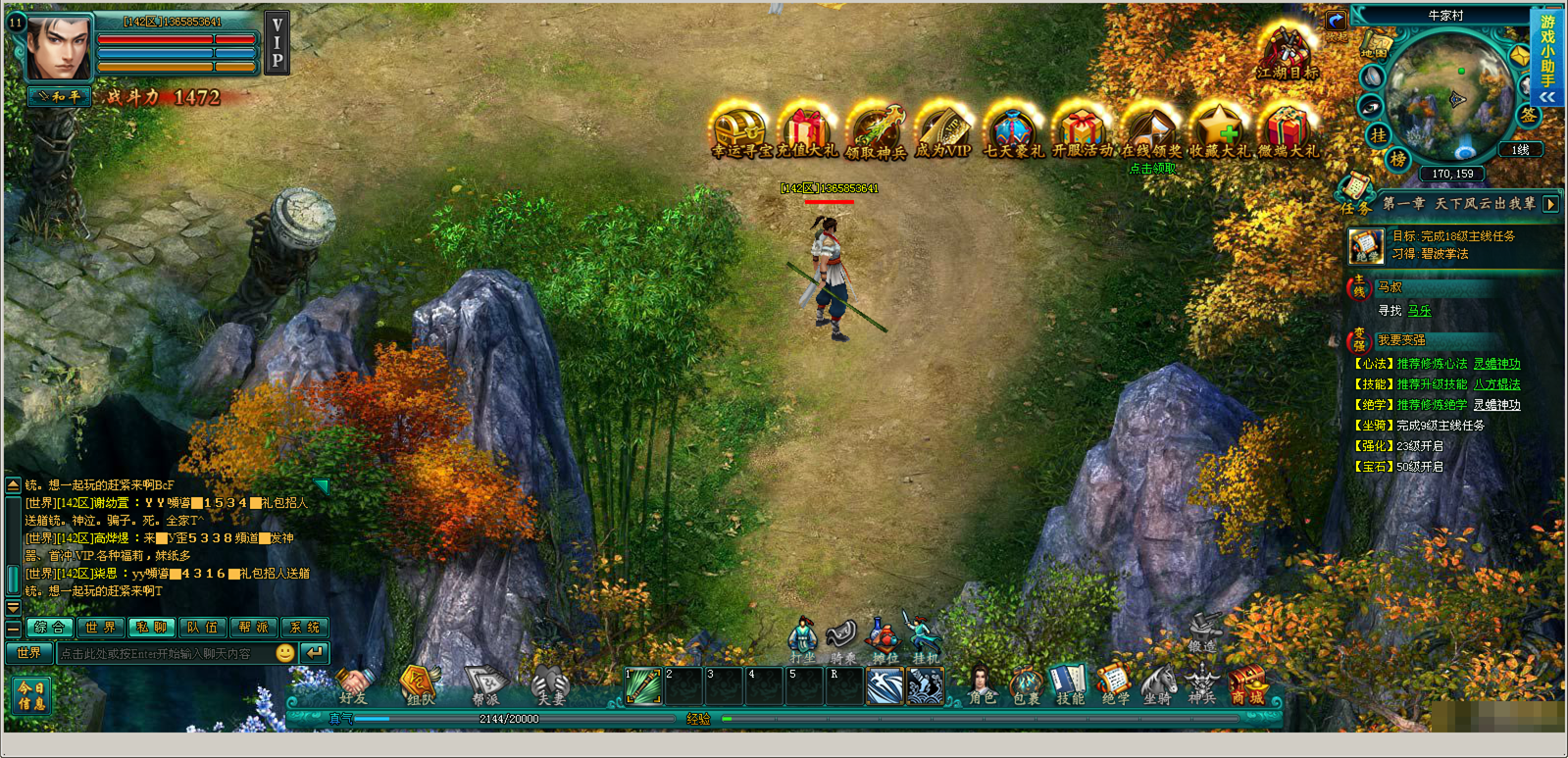1568x758 pixels.
Task: Open the 技能 skills book
Action: tap(1070, 683)
